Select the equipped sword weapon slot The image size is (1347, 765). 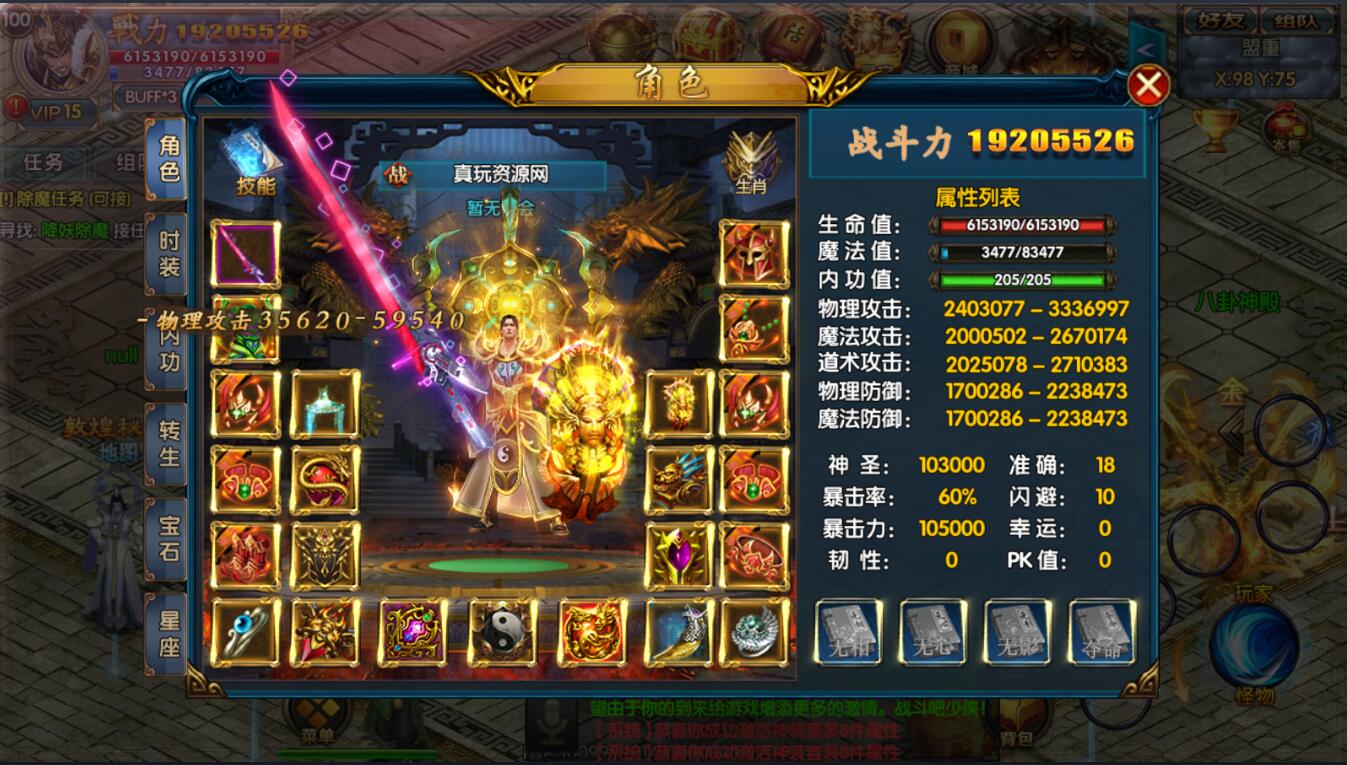(246, 254)
